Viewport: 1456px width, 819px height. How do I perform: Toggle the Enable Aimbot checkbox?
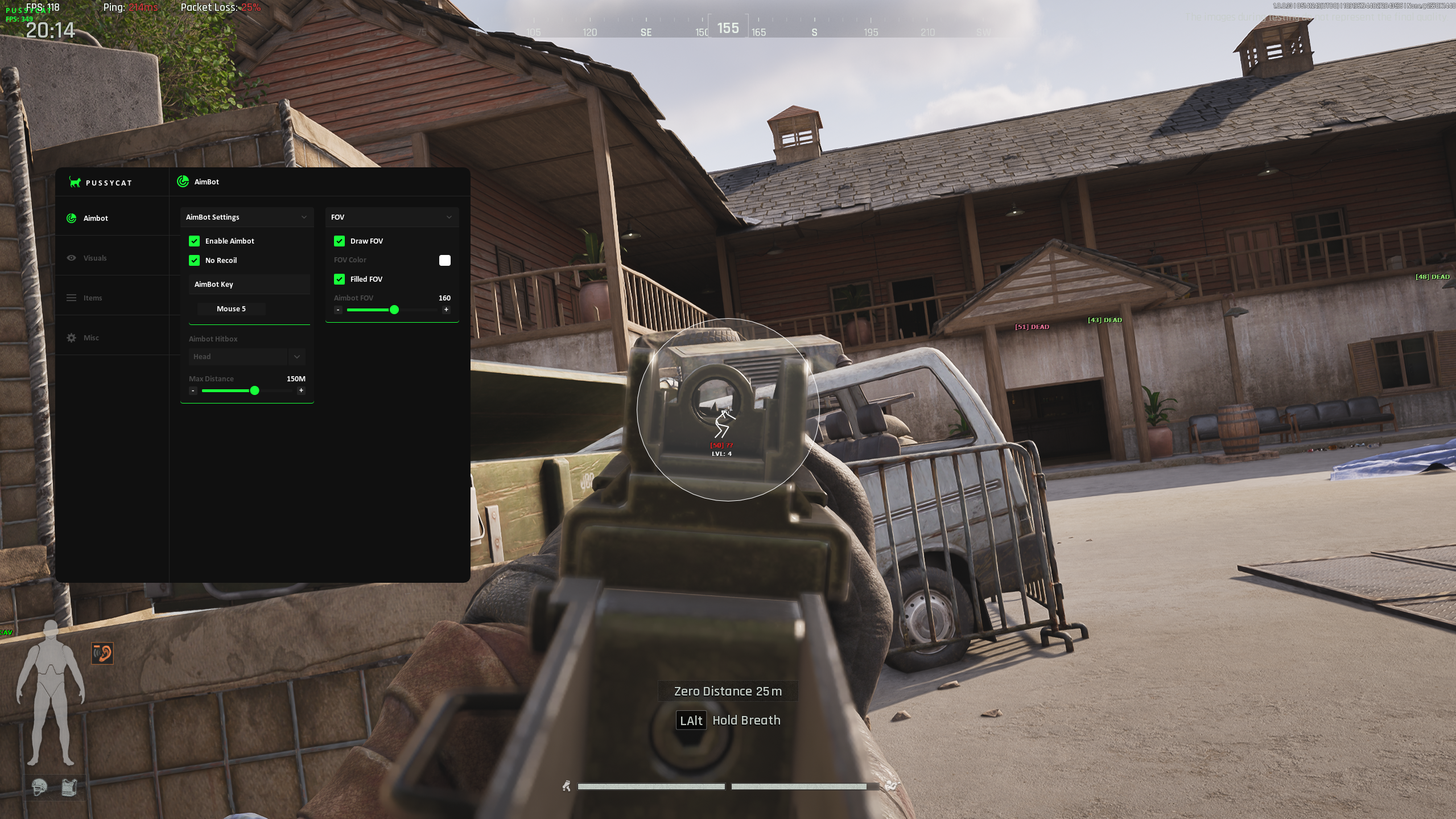click(x=195, y=241)
